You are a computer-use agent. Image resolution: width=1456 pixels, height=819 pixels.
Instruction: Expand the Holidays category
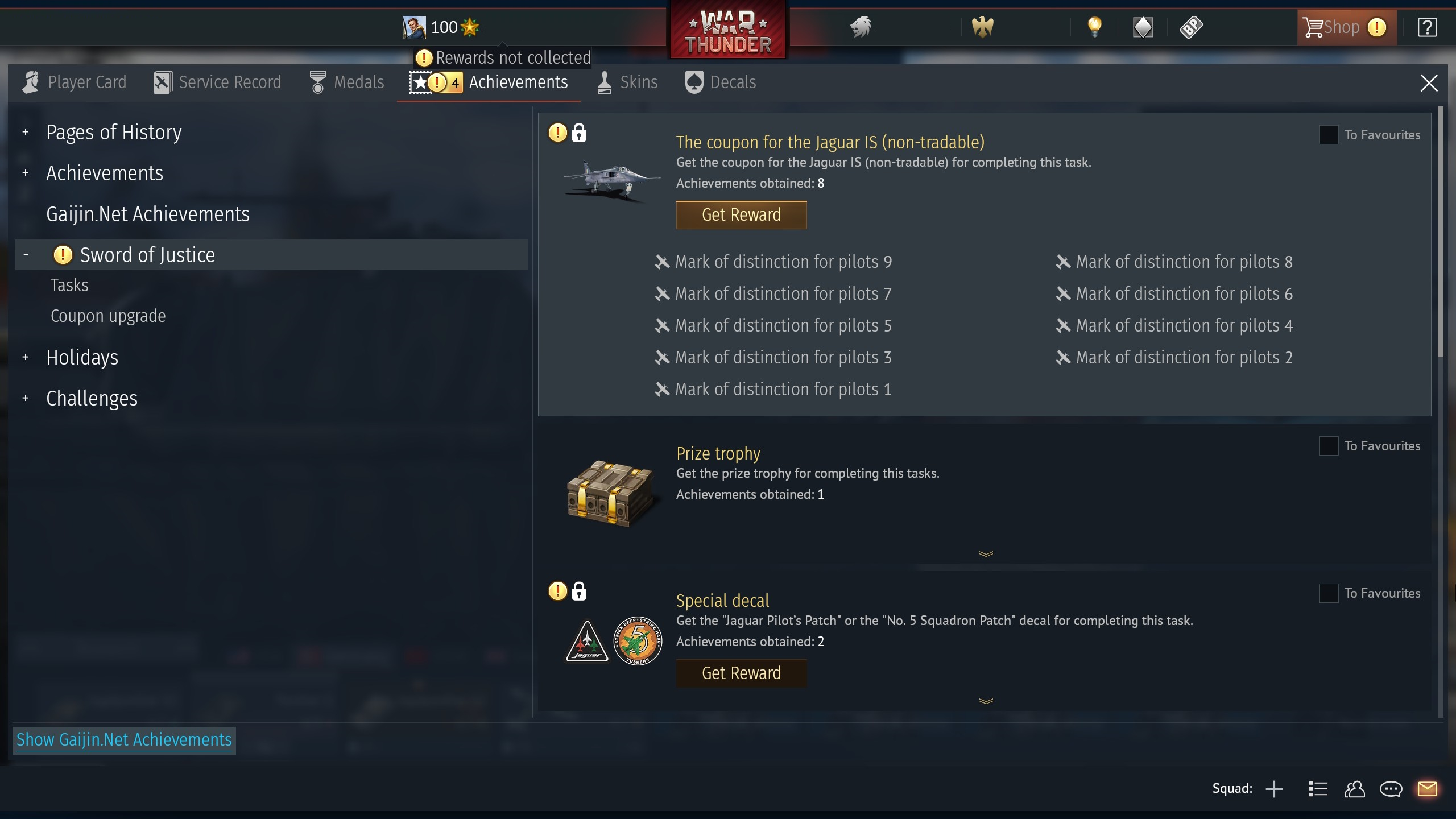[26, 357]
